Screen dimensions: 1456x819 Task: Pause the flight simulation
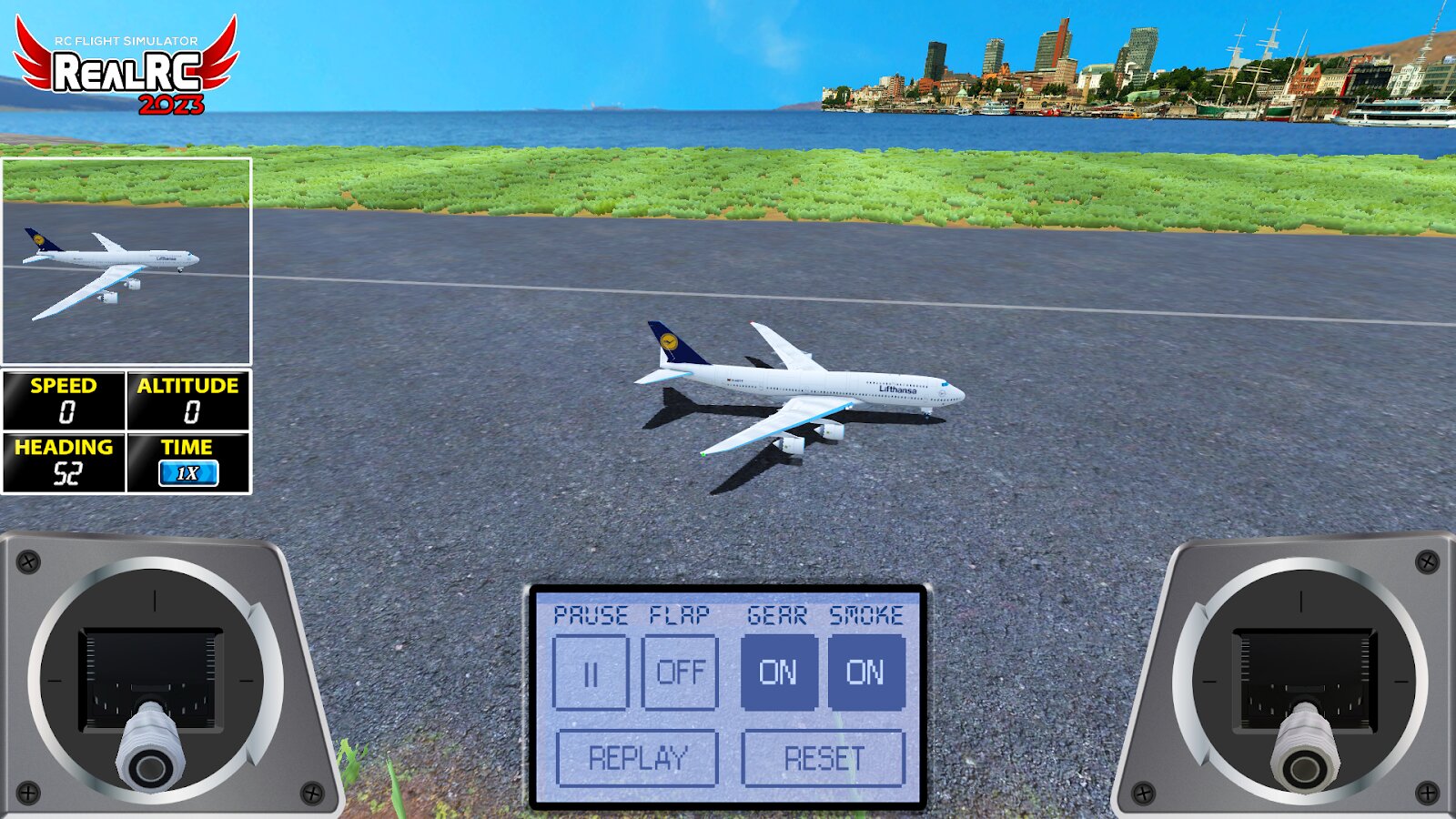[591, 672]
